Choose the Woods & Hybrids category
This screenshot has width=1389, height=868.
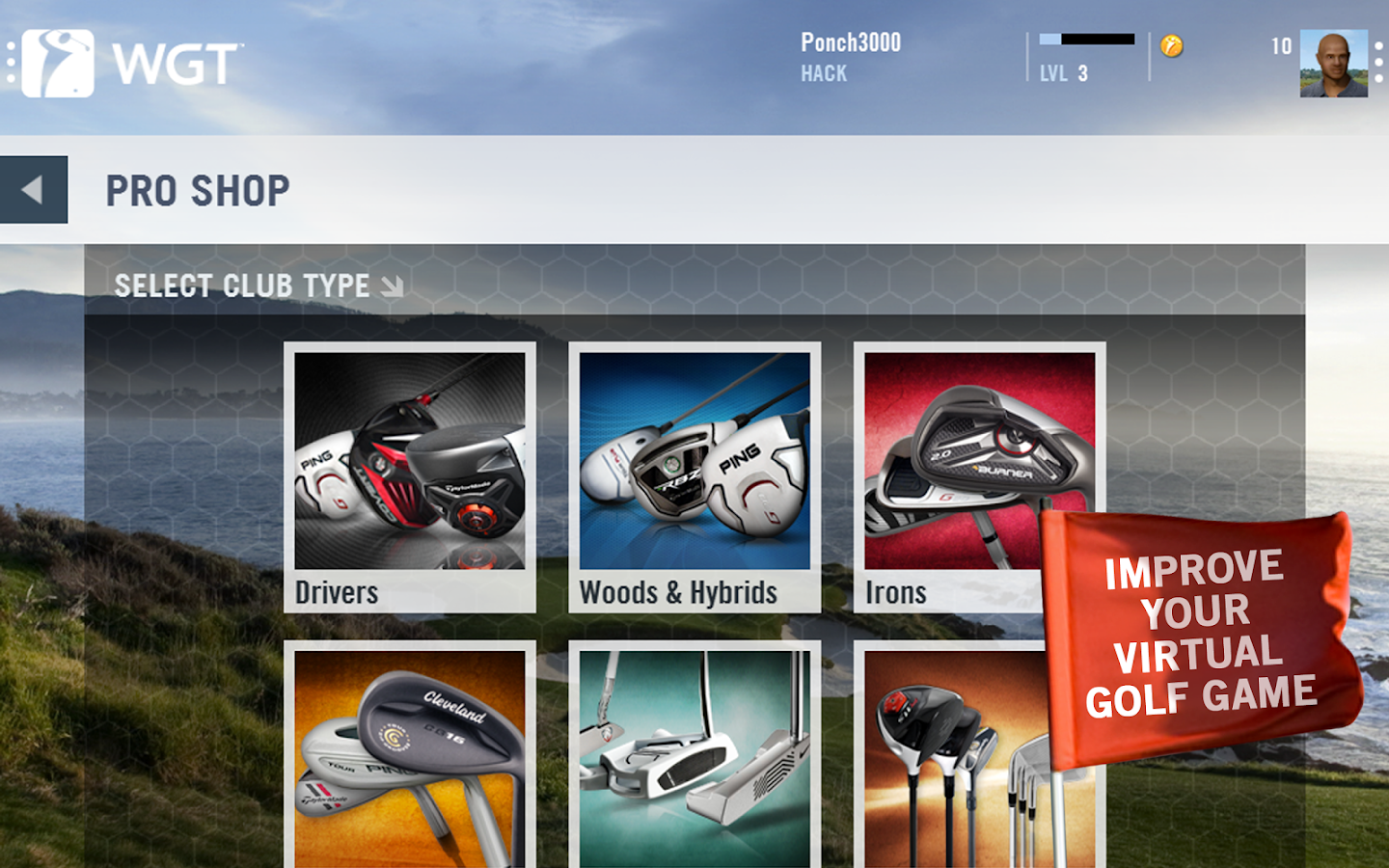694,476
